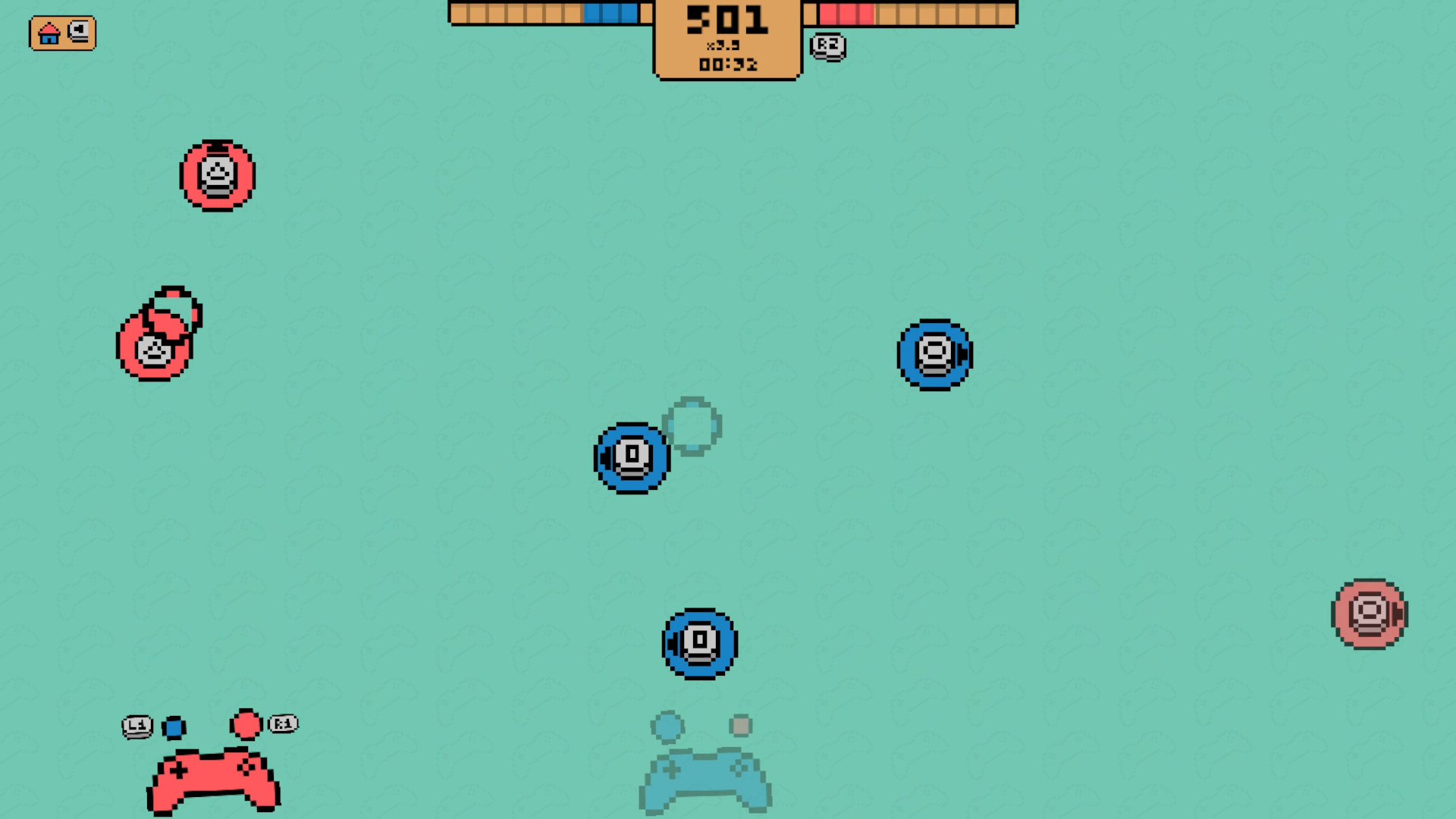Select the R1 badge near the red button
Image resolution: width=1456 pixels, height=819 pixels.
coord(281,723)
